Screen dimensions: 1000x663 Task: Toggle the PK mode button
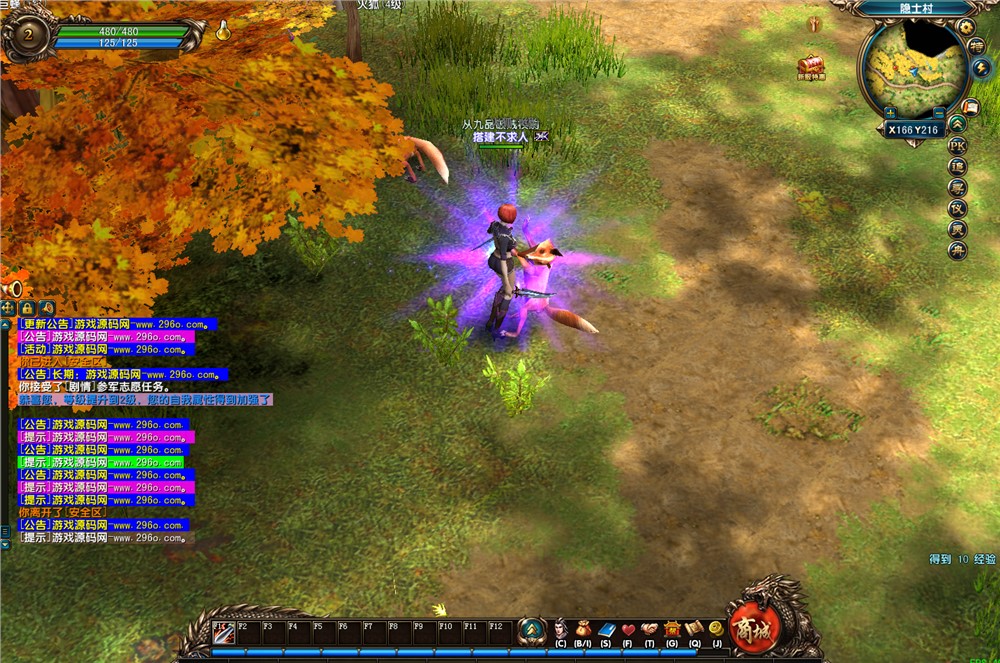click(957, 145)
